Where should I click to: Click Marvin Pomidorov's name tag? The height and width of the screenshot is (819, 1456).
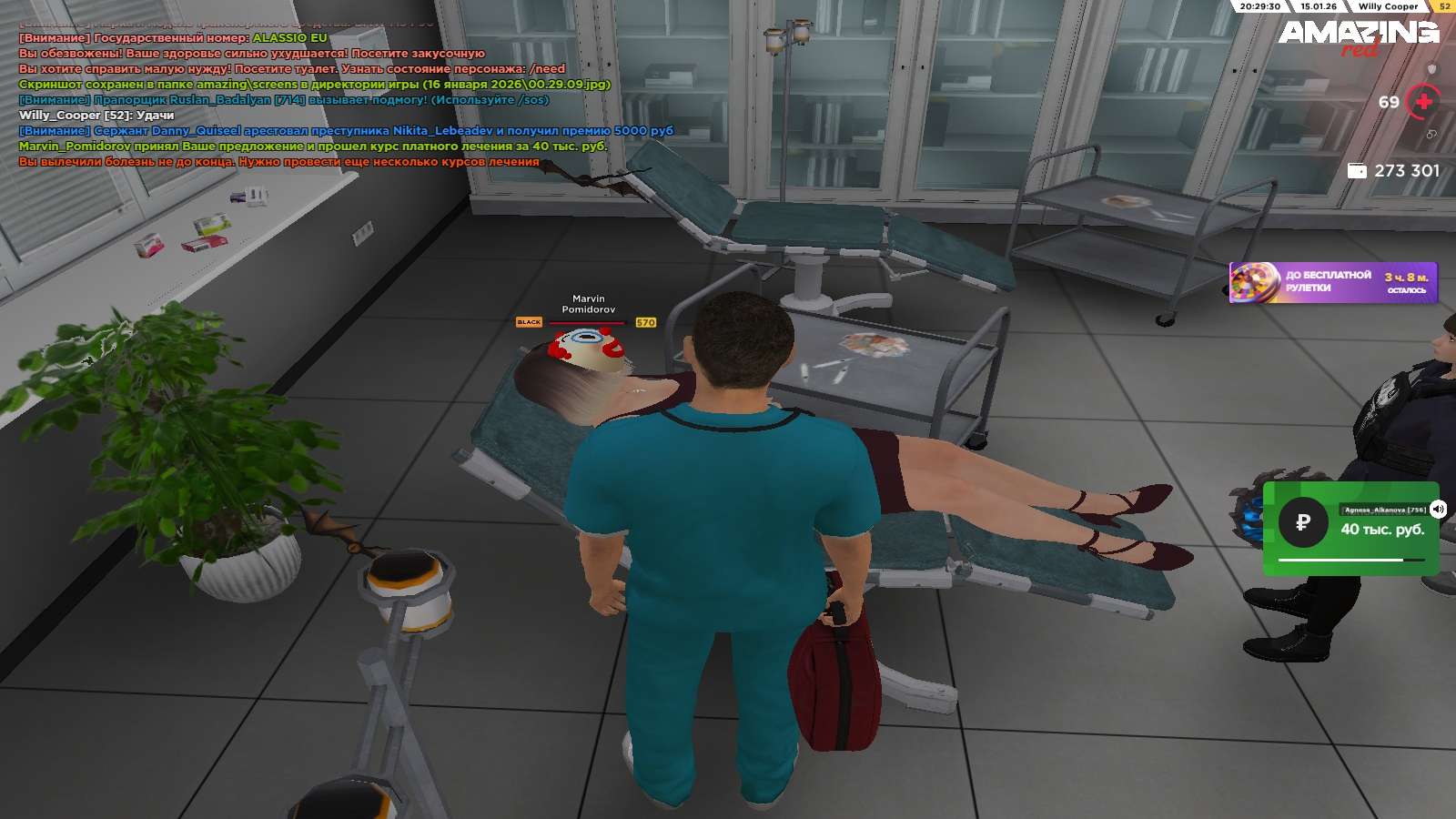(588, 304)
